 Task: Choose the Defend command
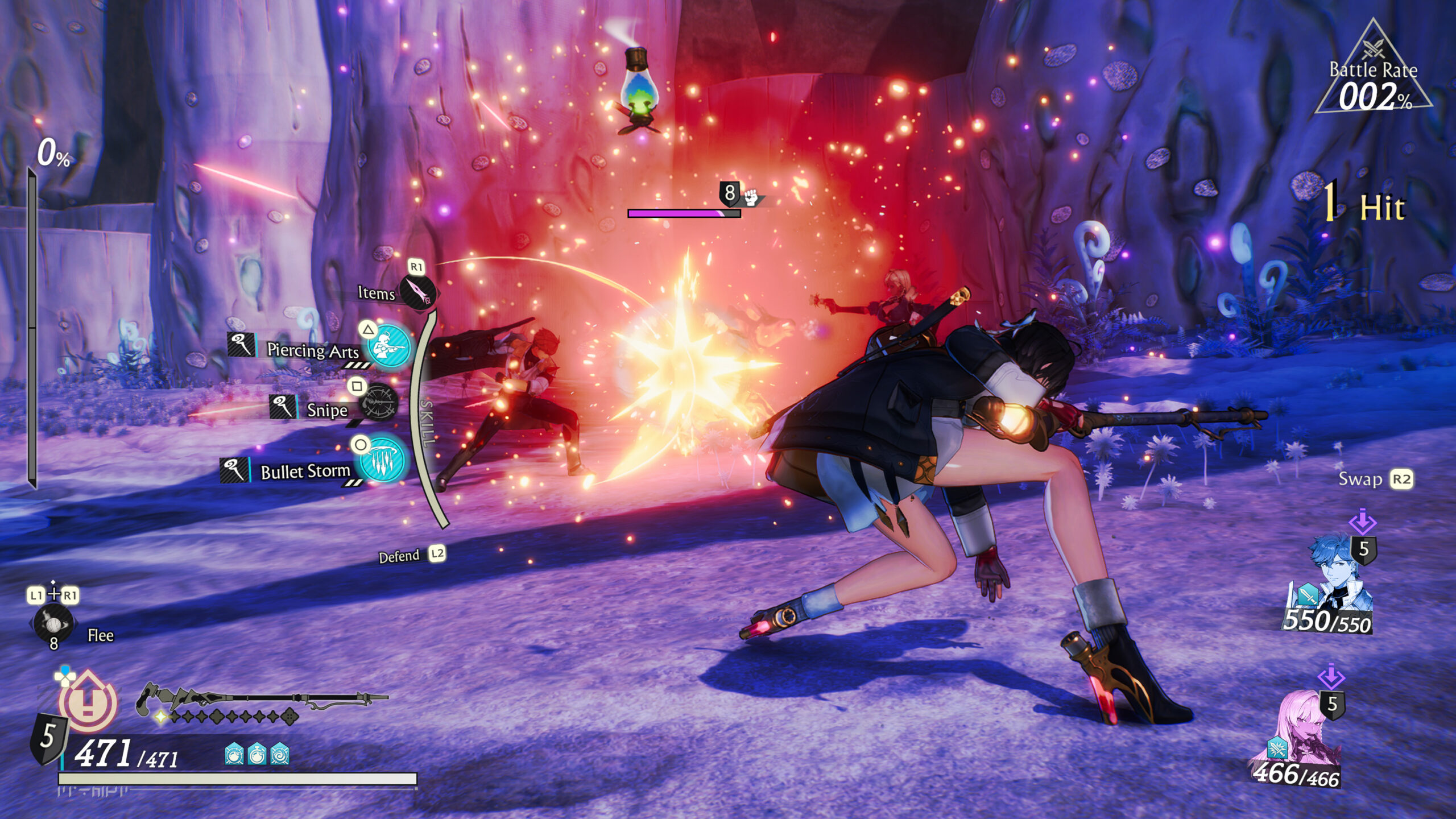[400, 556]
